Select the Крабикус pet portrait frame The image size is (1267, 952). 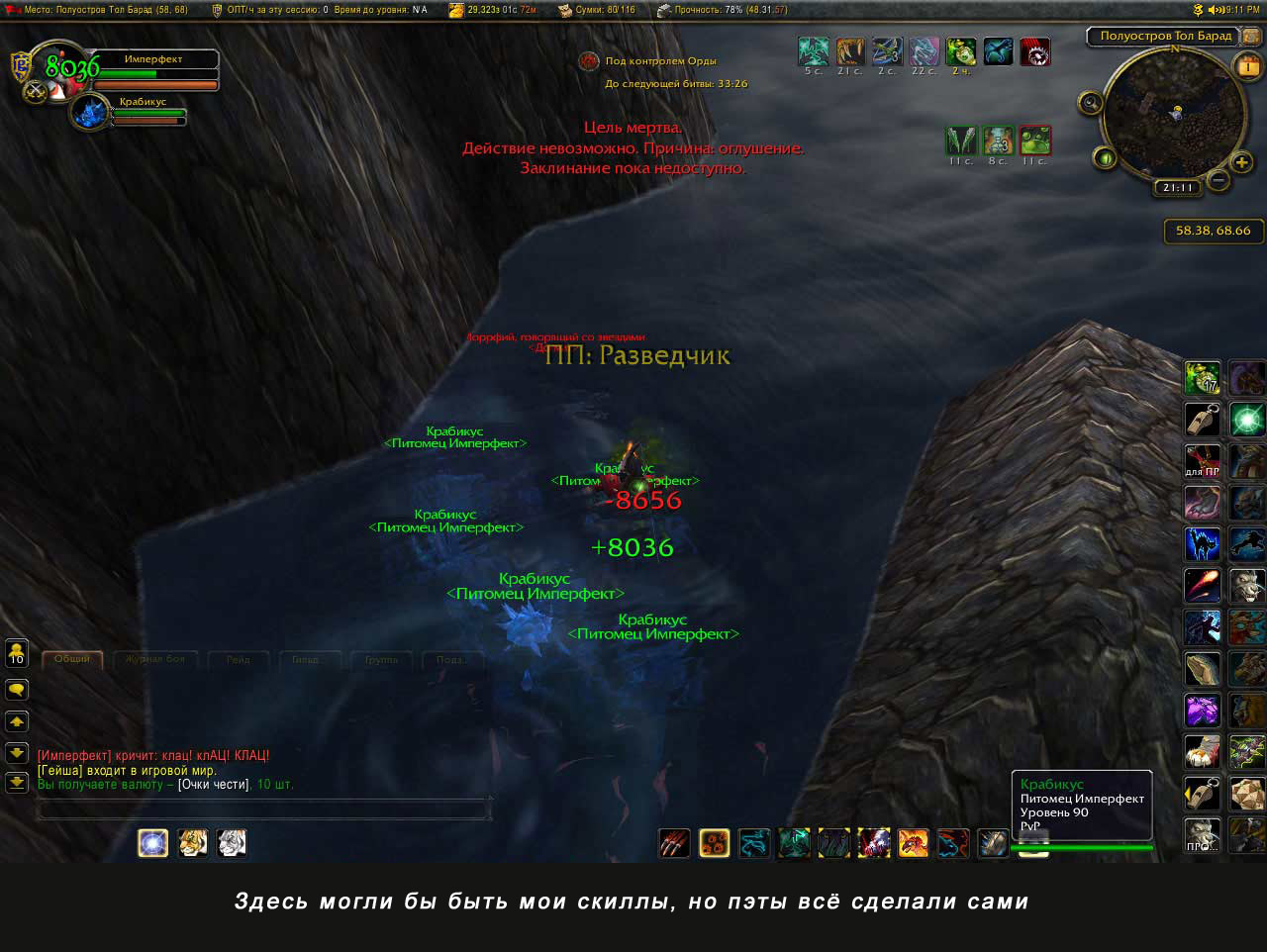[91, 112]
